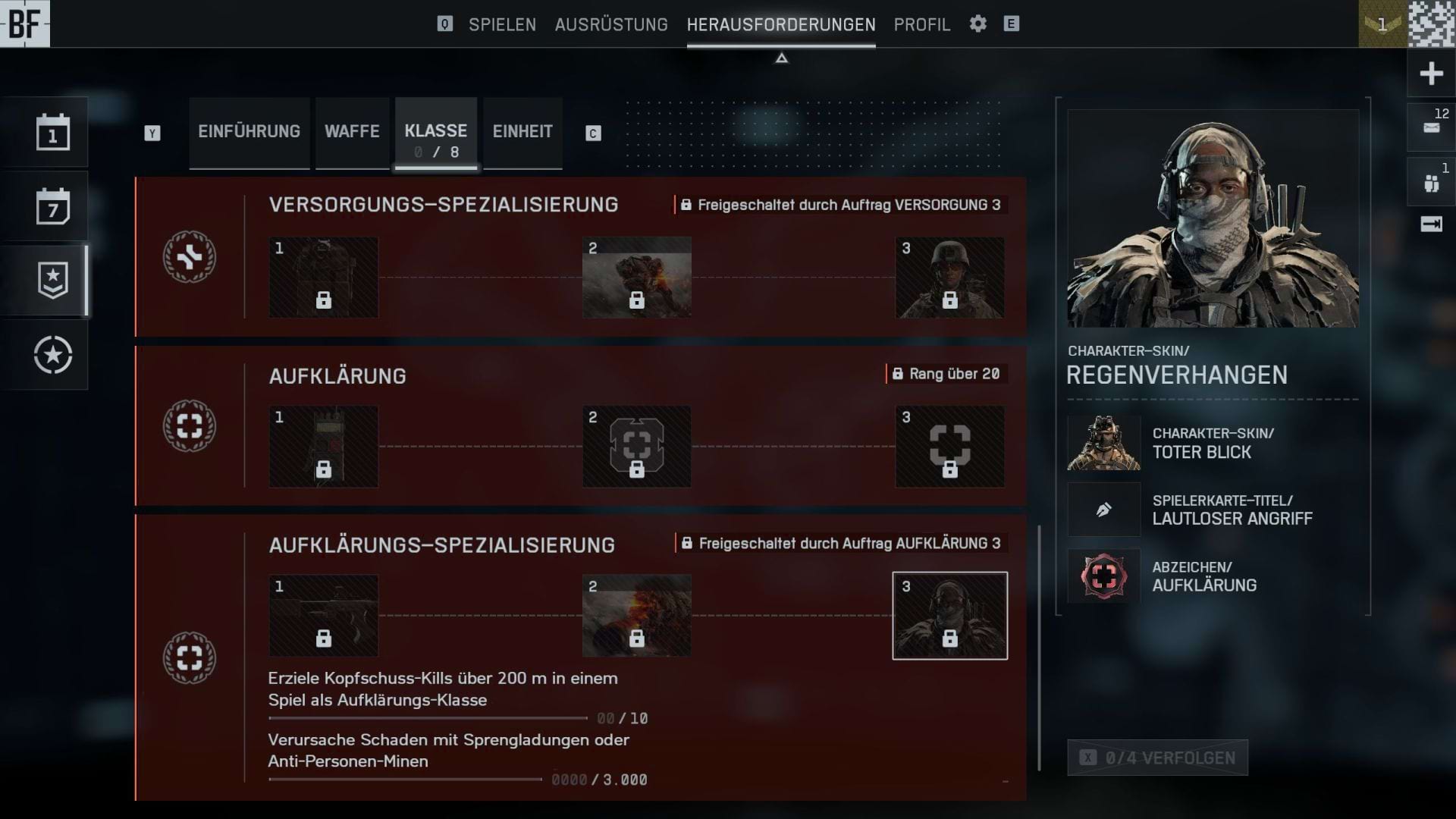The height and width of the screenshot is (819, 1456).
Task: Open the Profil menu
Action: coord(921,24)
